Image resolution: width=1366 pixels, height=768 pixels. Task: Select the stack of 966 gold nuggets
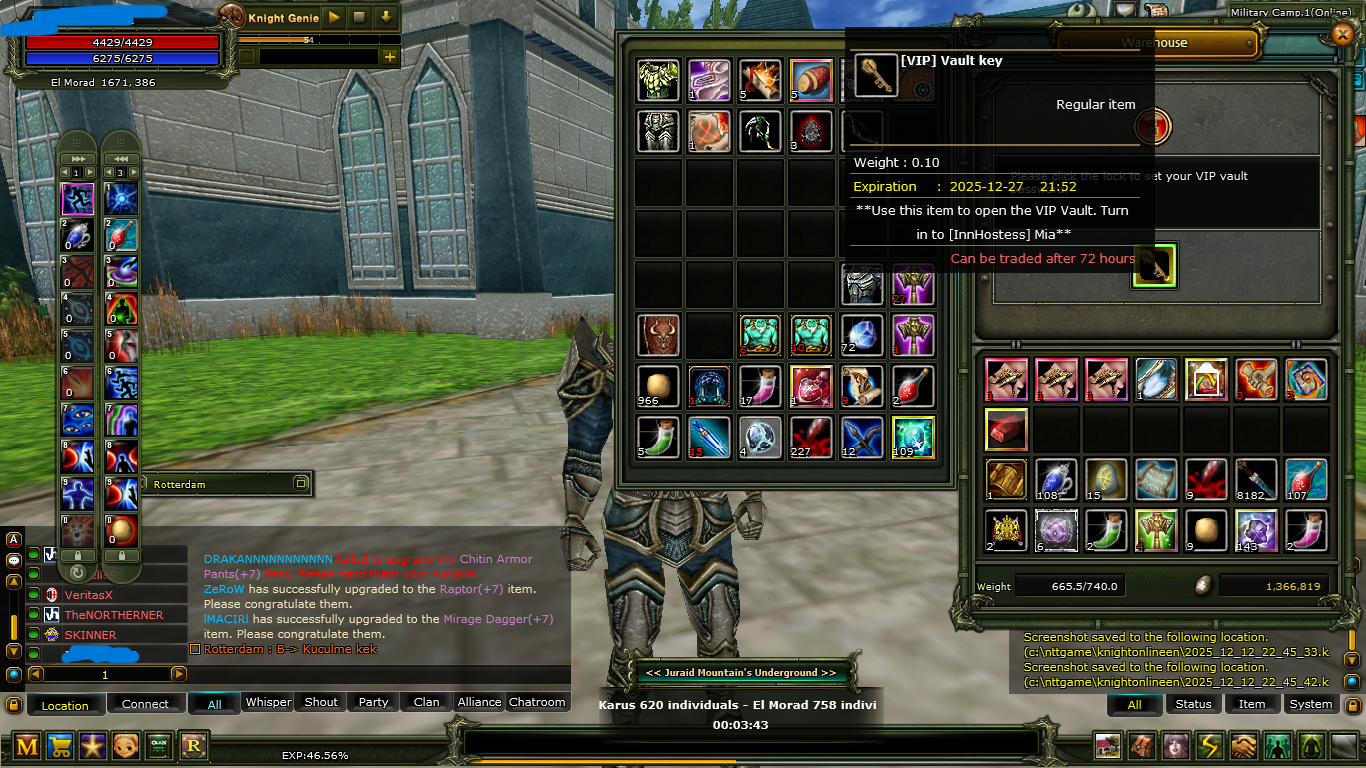click(658, 386)
